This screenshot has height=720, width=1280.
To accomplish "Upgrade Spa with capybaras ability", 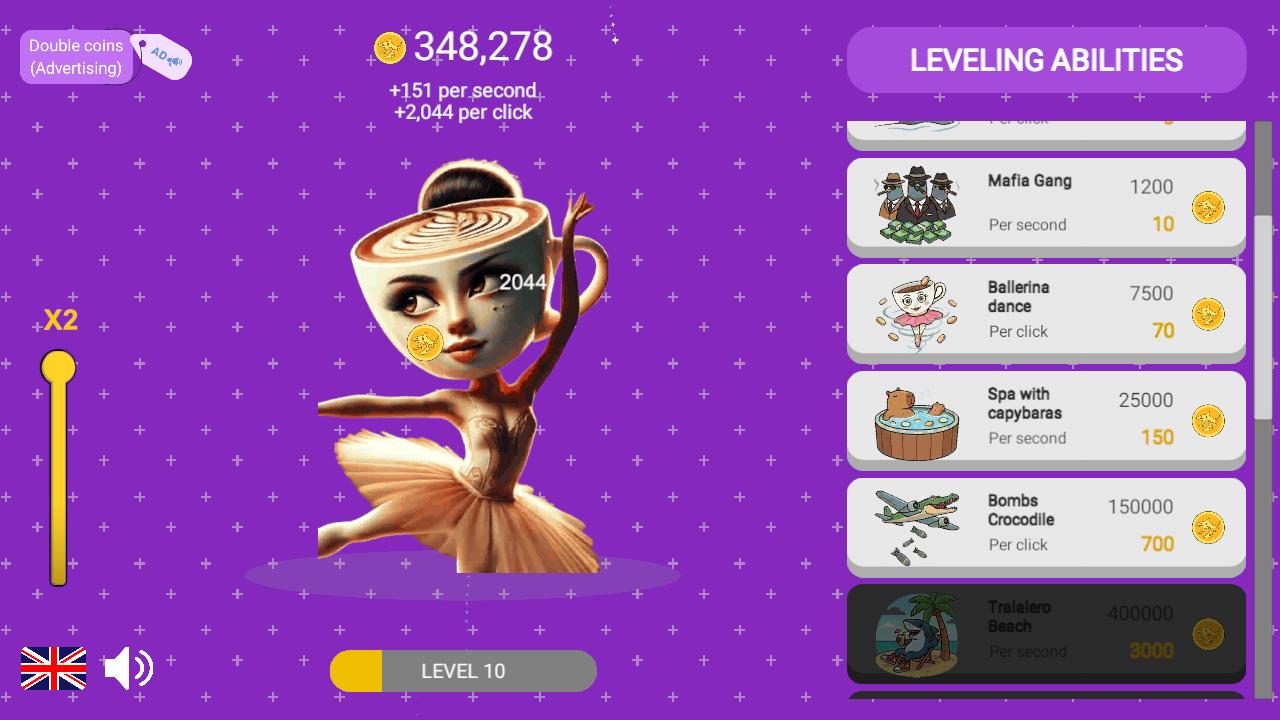I will [1046, 418].
